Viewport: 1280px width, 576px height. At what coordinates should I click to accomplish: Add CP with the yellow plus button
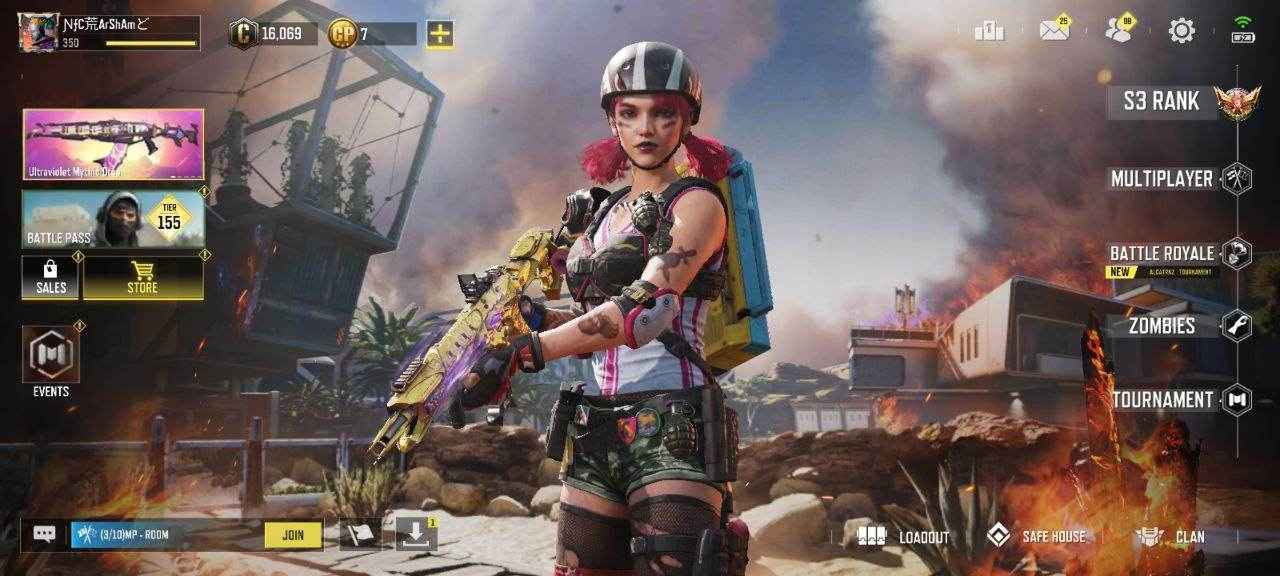point(440,34)
